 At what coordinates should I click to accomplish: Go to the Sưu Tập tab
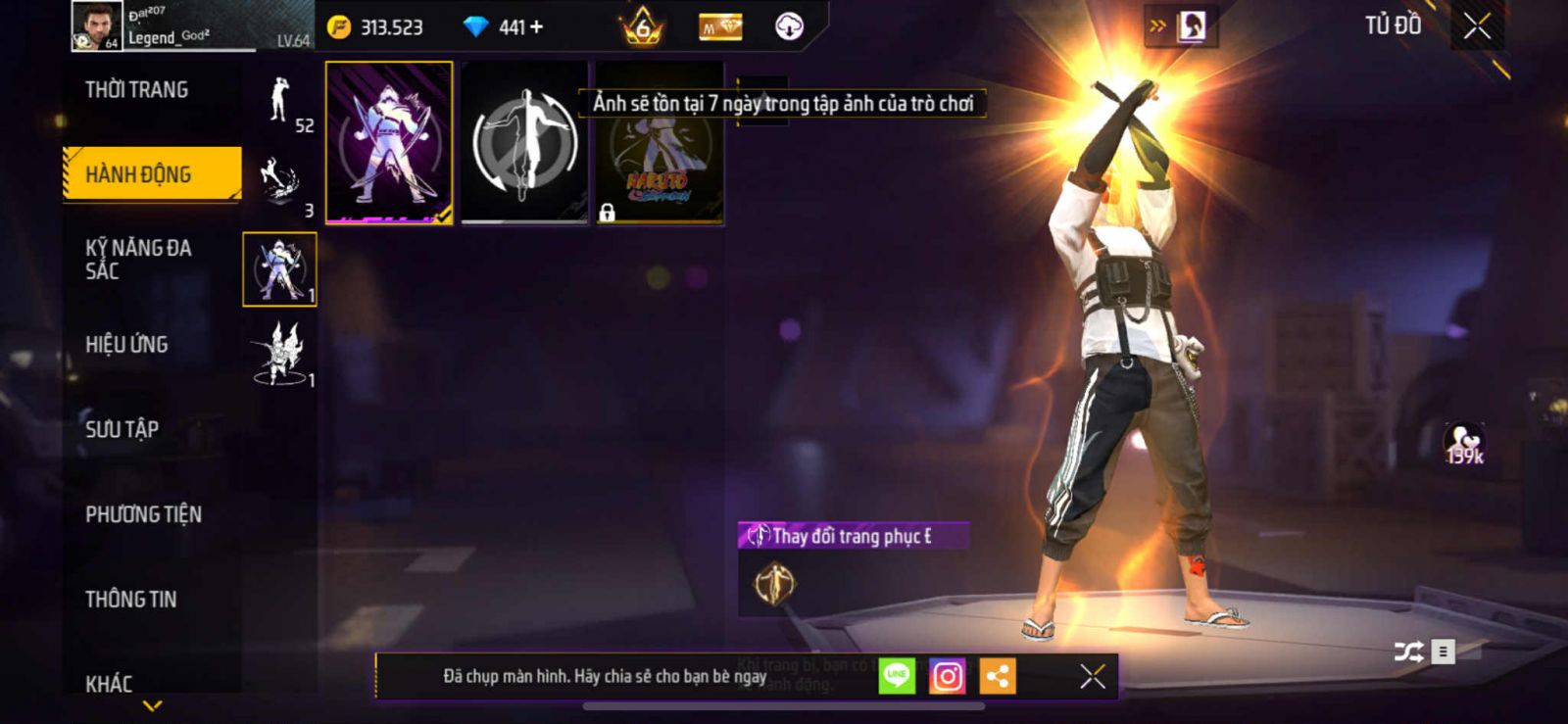pyautogui.click(x=122, y=429)
